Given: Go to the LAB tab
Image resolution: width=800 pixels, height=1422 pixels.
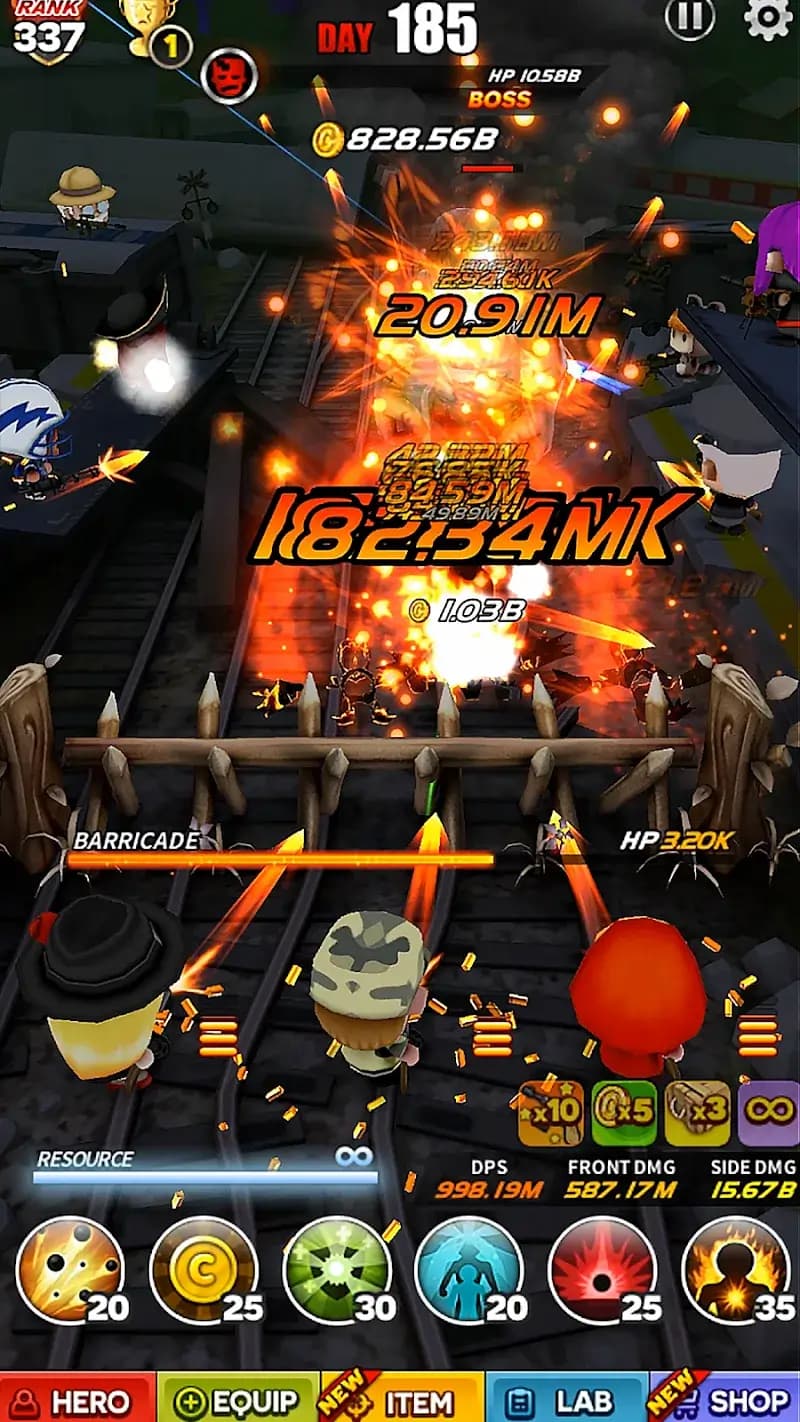Looking at the screenshot, I should coord(566,1398).
